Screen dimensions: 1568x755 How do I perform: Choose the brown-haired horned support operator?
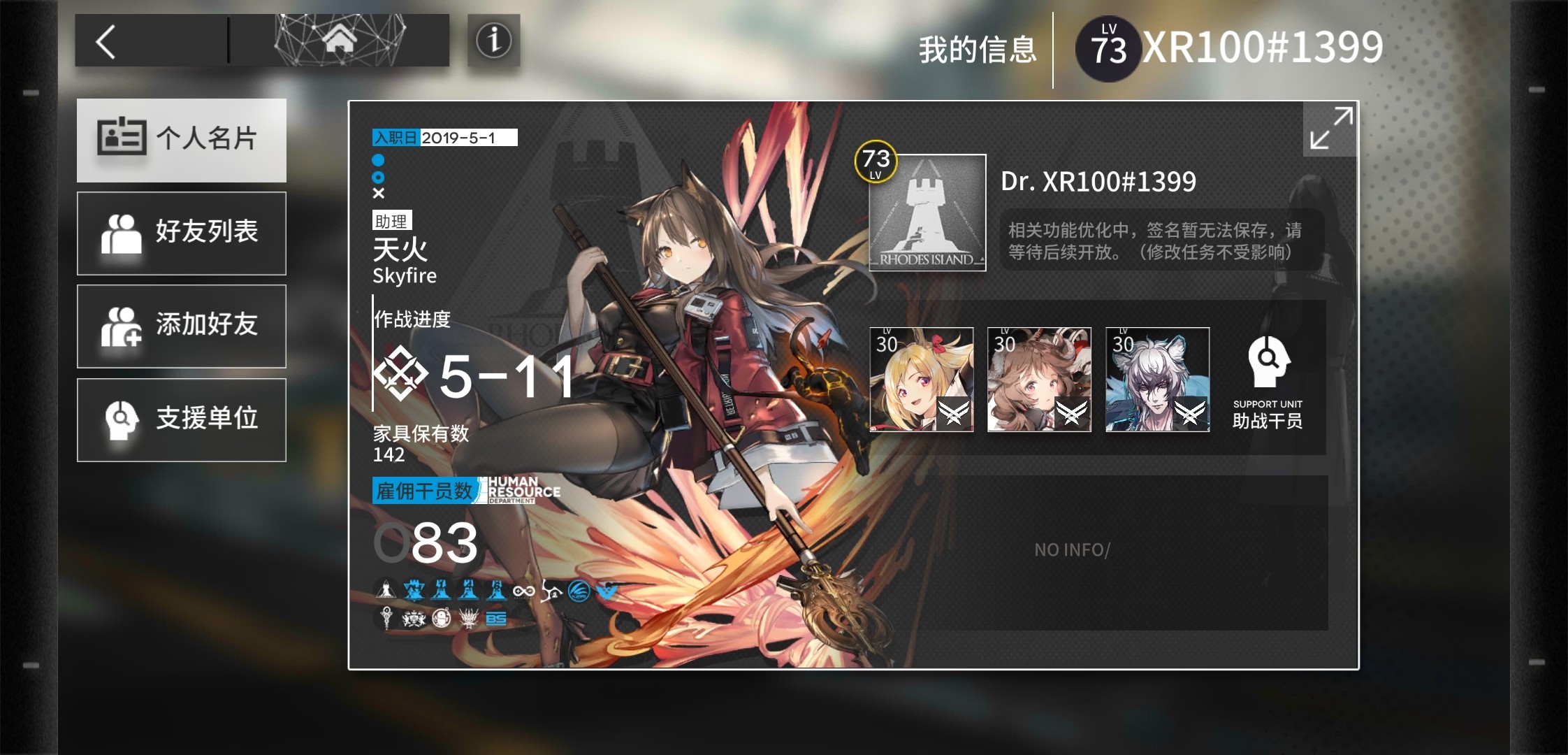(1039, 380)
